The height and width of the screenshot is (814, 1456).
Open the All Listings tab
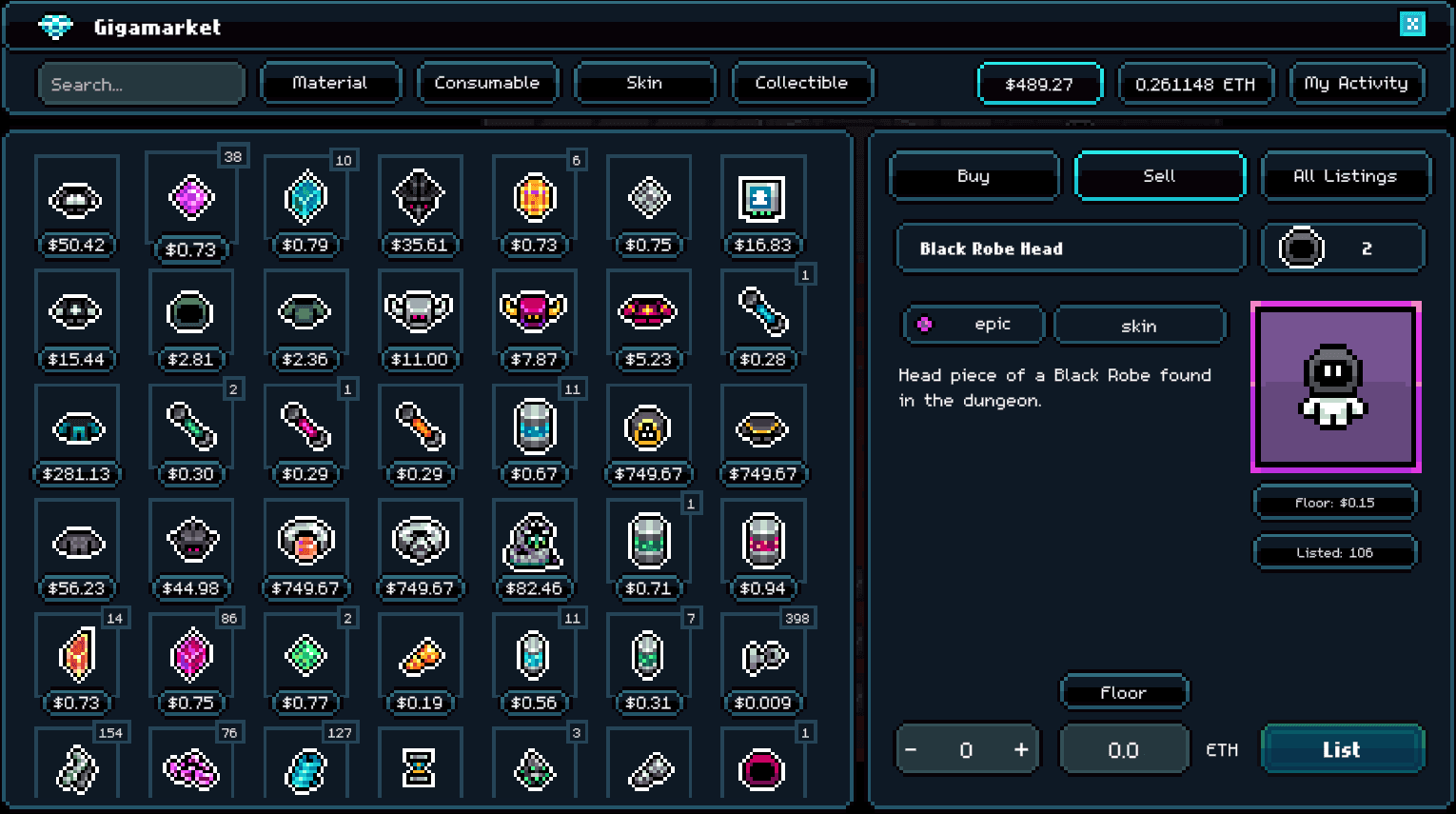[x=1346, y=176]
